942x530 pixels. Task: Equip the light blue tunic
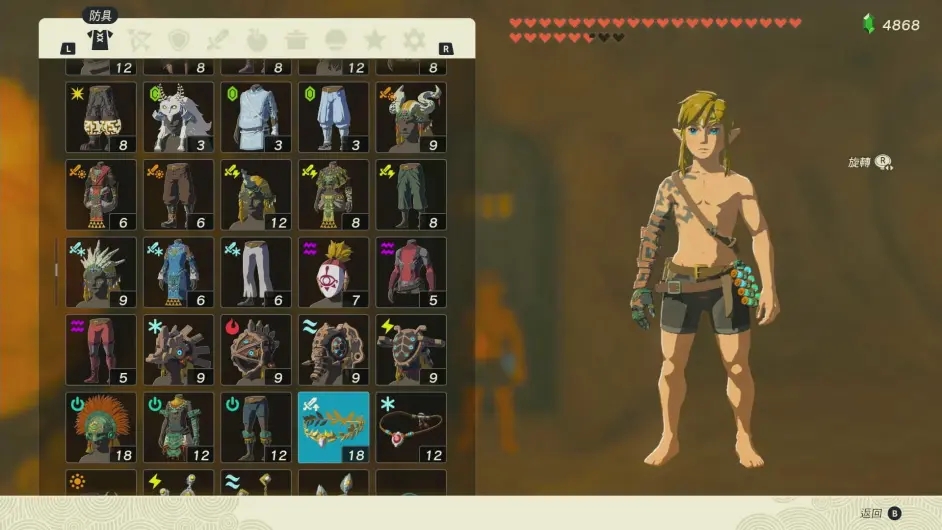pos(256,117)
